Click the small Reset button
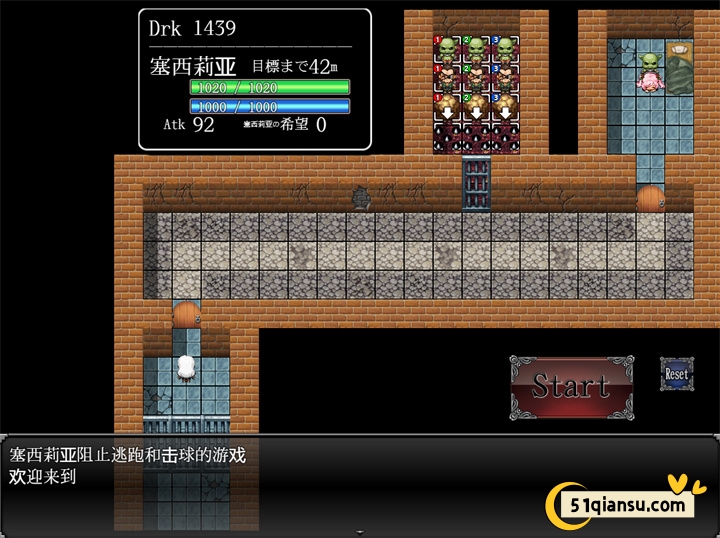720x538 pixels. (676, 373)
